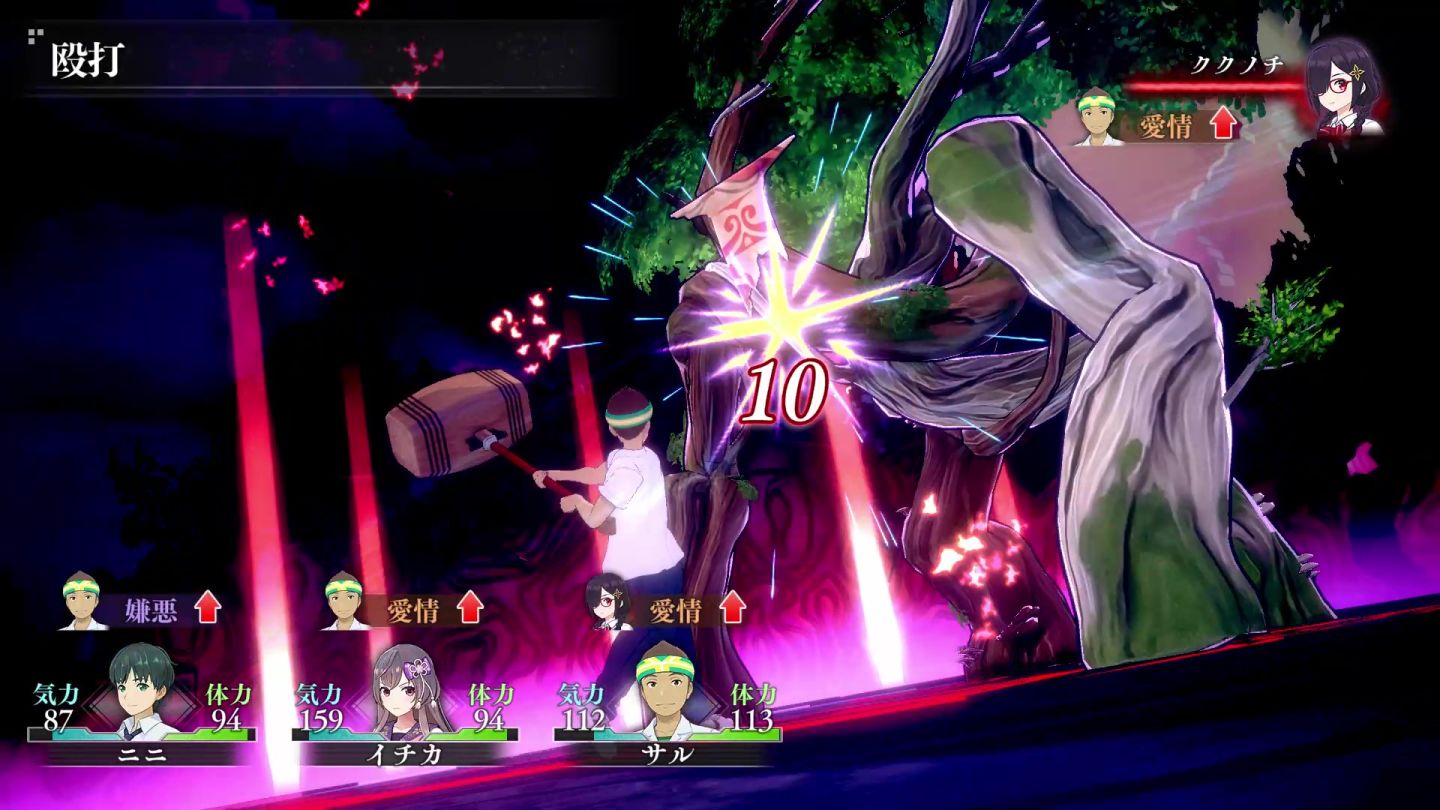Select イチカ's party portrait
Viewport: 1440px width, 810px height.
[404, 690]
